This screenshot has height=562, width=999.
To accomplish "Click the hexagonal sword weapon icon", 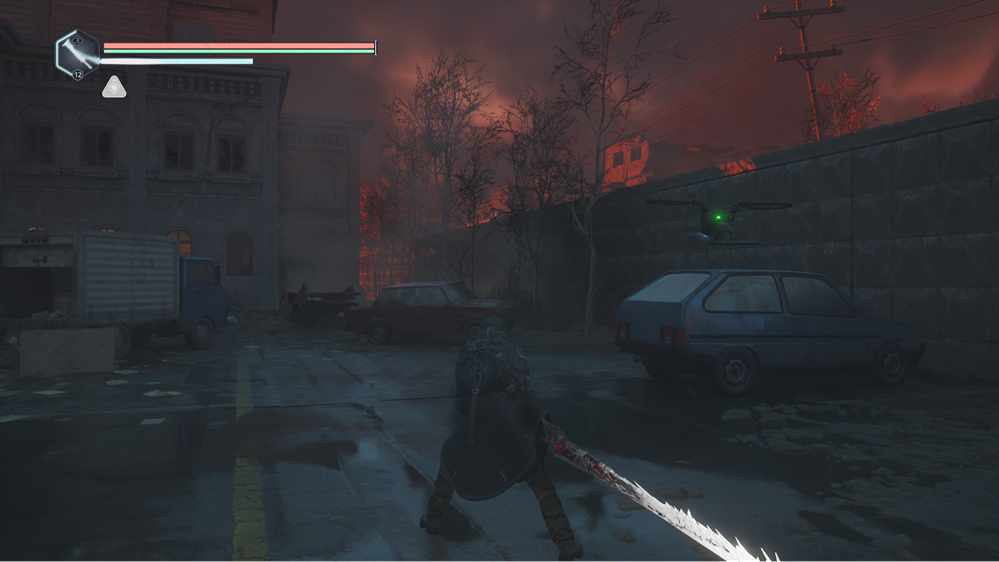I will pos(78,54).
